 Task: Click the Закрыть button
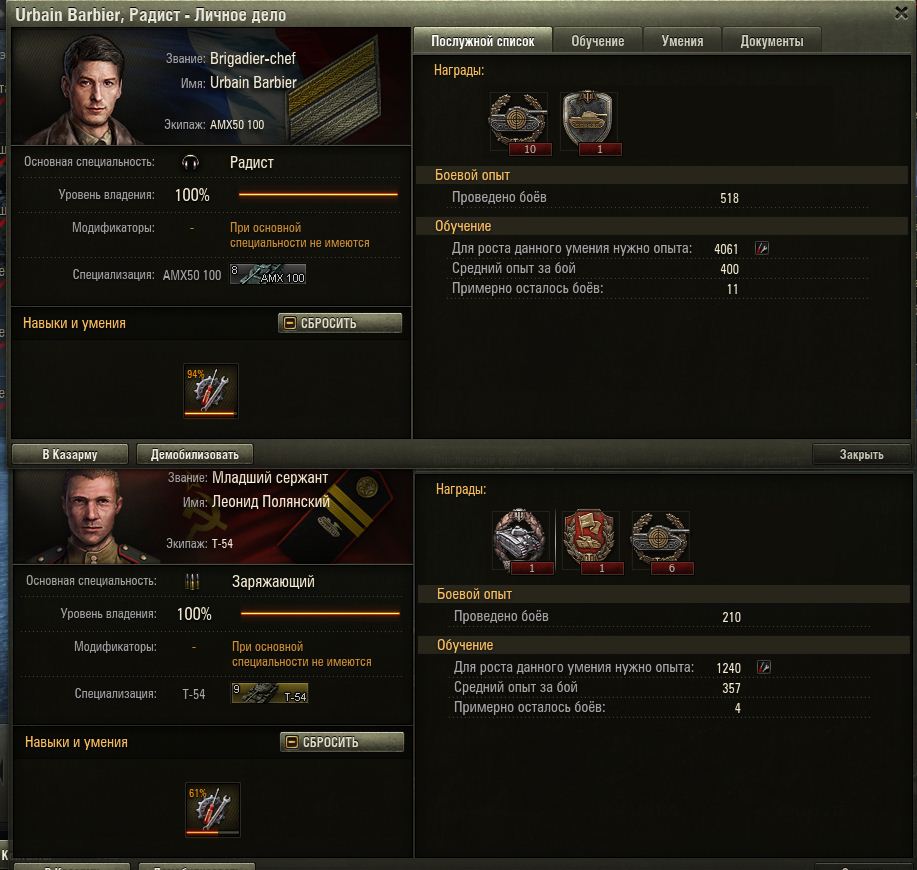coord(861,454)
